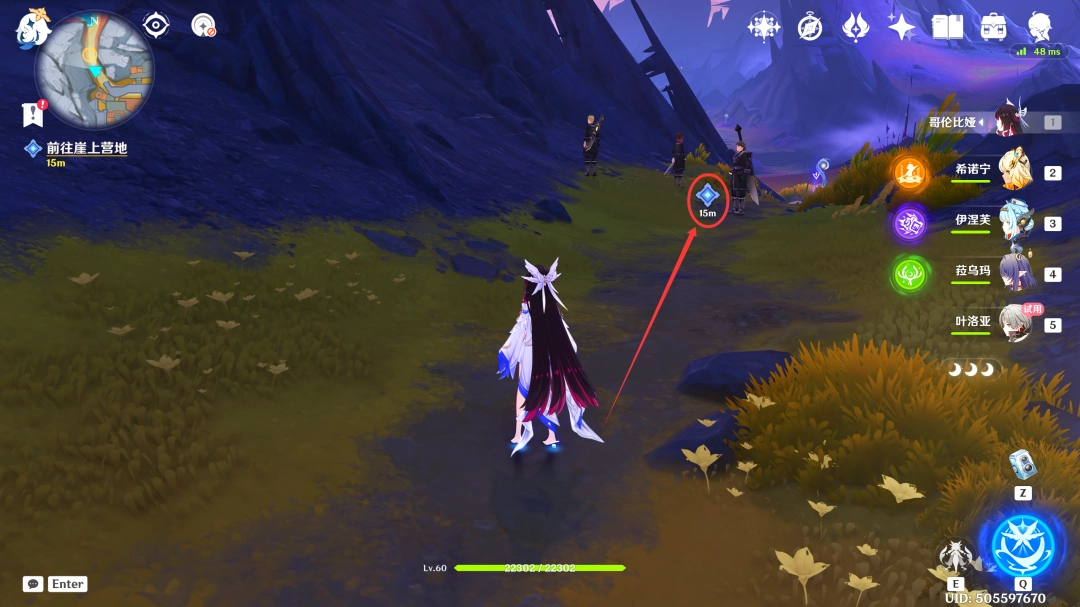Switch to trial character 叶洛亚
The width and height of the screenshot is (1080, 607).
pos(1015,324)
